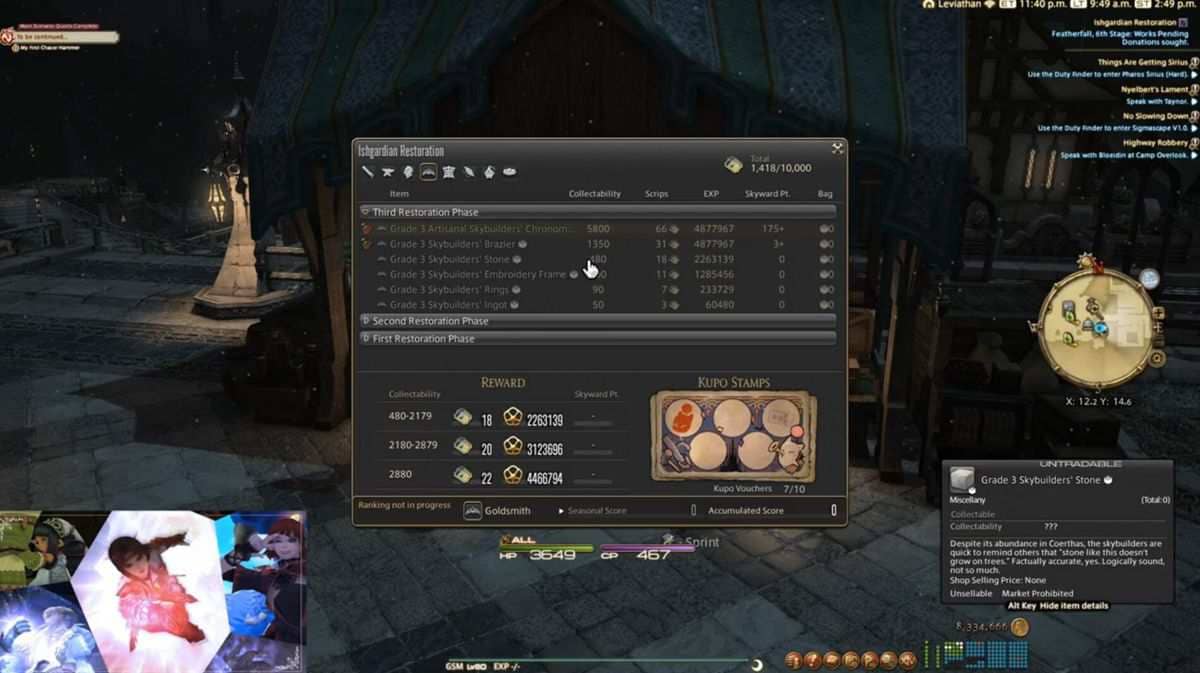
Task: Select Grade 3 Skybuilders' Rings entry
Action: [449, 290]
